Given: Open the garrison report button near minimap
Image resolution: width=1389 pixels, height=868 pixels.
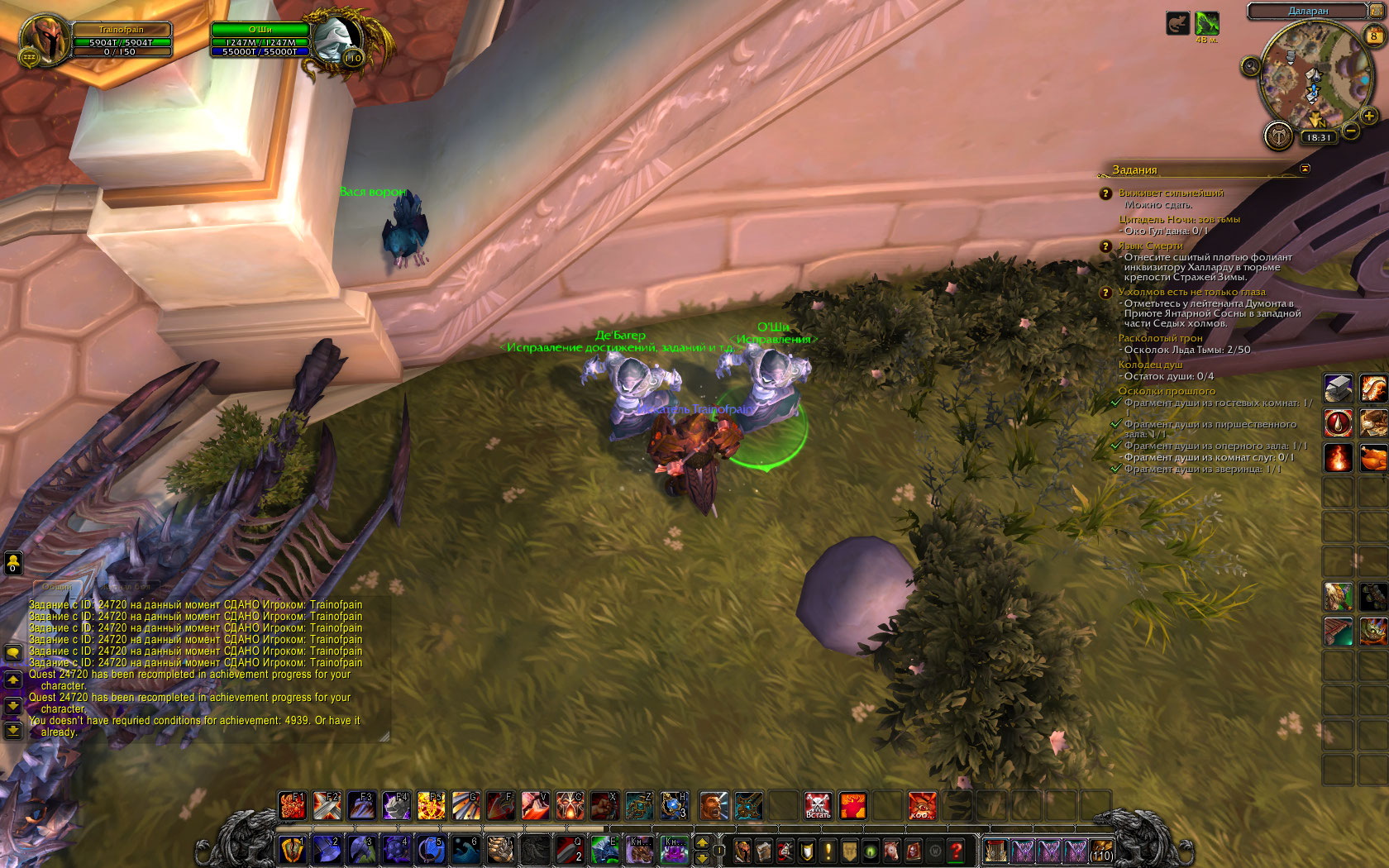Looking at the screenshot, I should pyautogui.click(x=1278, y=135).
